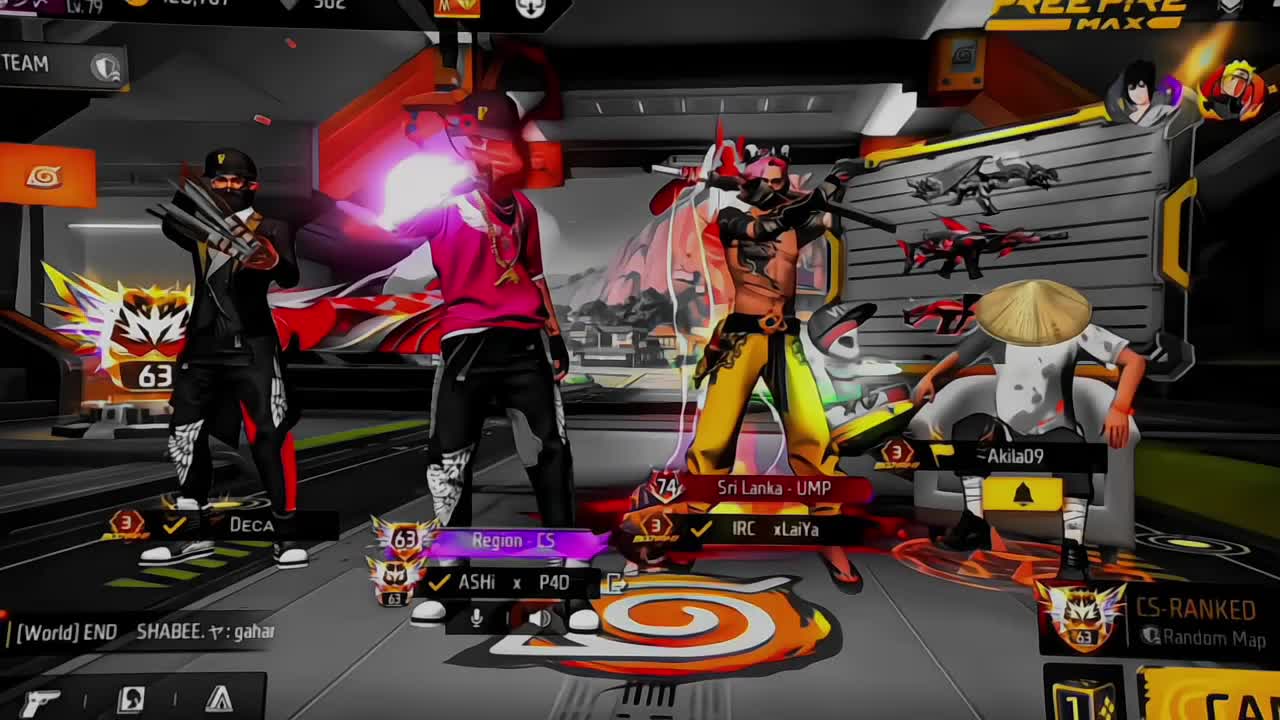This screenshot has height=720, width=1280.
Task: Select the dice icon beside start button
Action: 1084,697
